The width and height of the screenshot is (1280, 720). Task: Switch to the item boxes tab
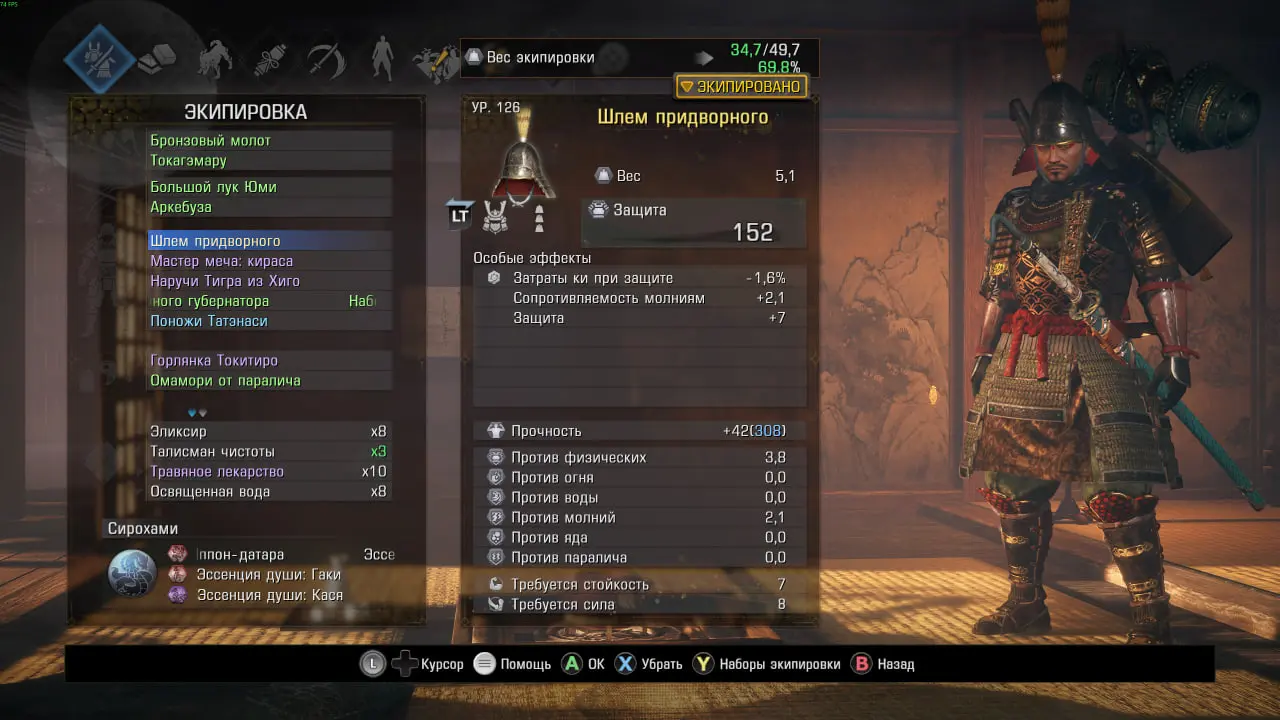[157, 60]
